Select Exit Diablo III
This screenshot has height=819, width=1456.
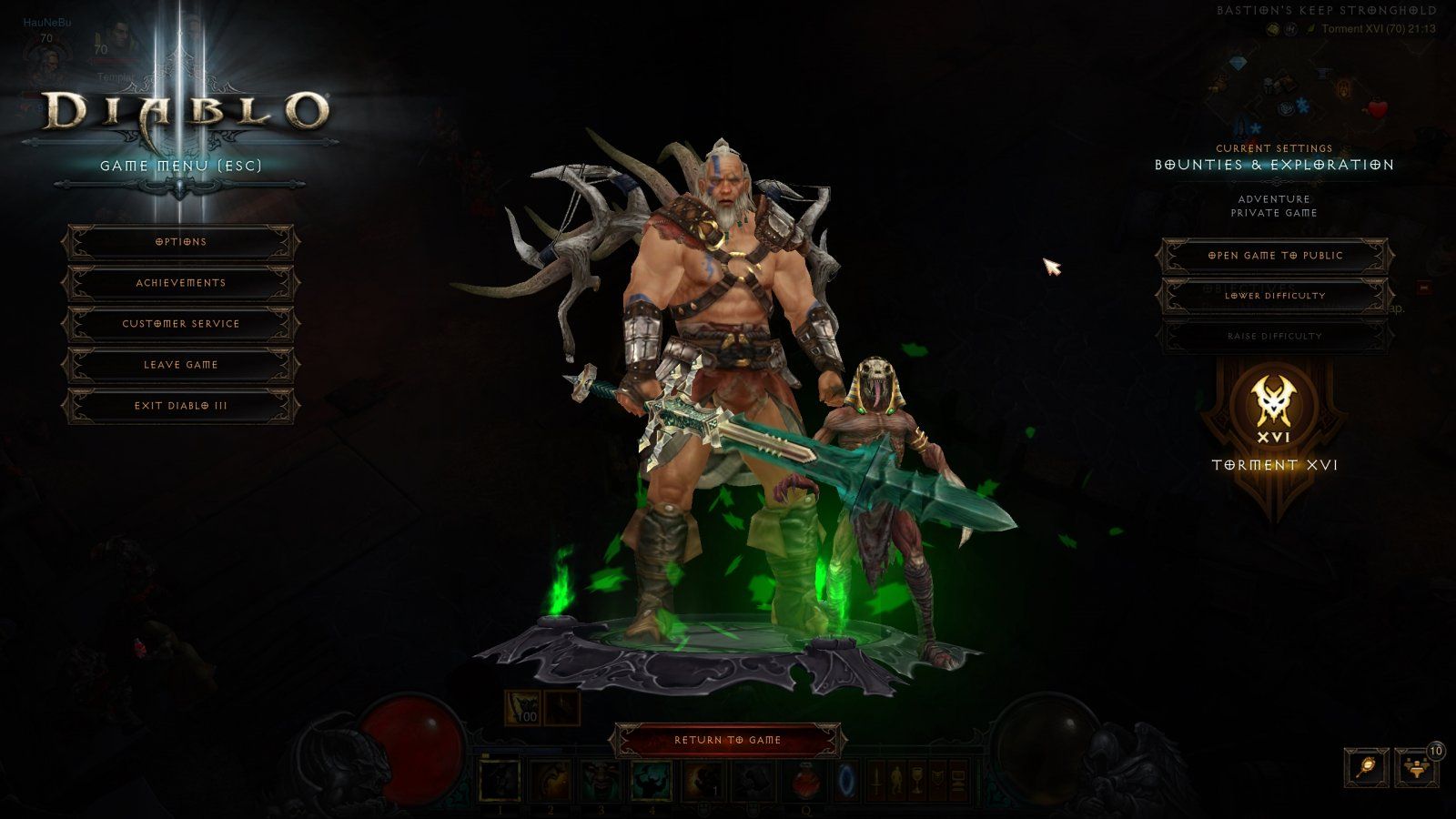pos(180,406)
